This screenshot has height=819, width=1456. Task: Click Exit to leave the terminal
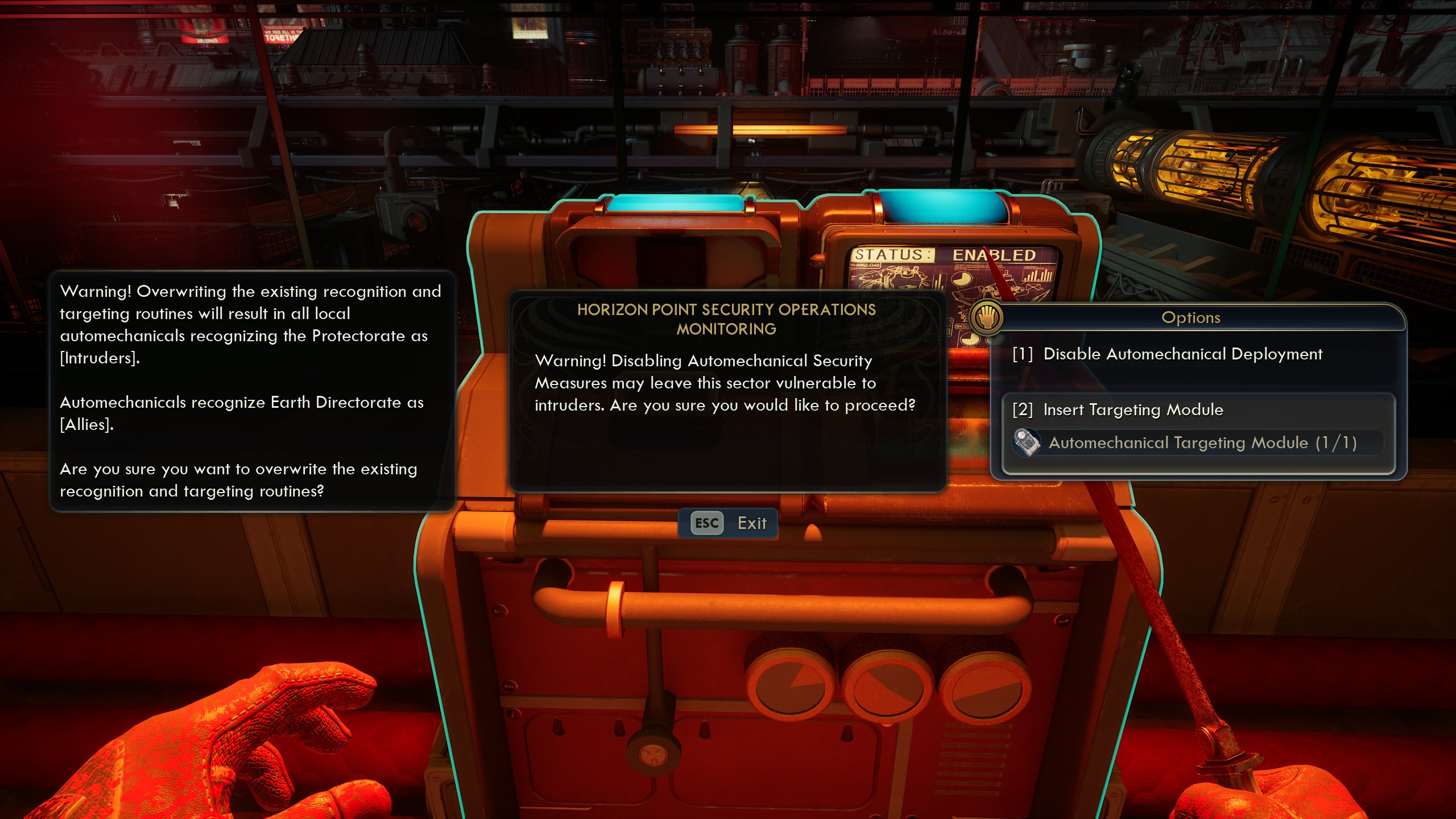click(752, 523)
